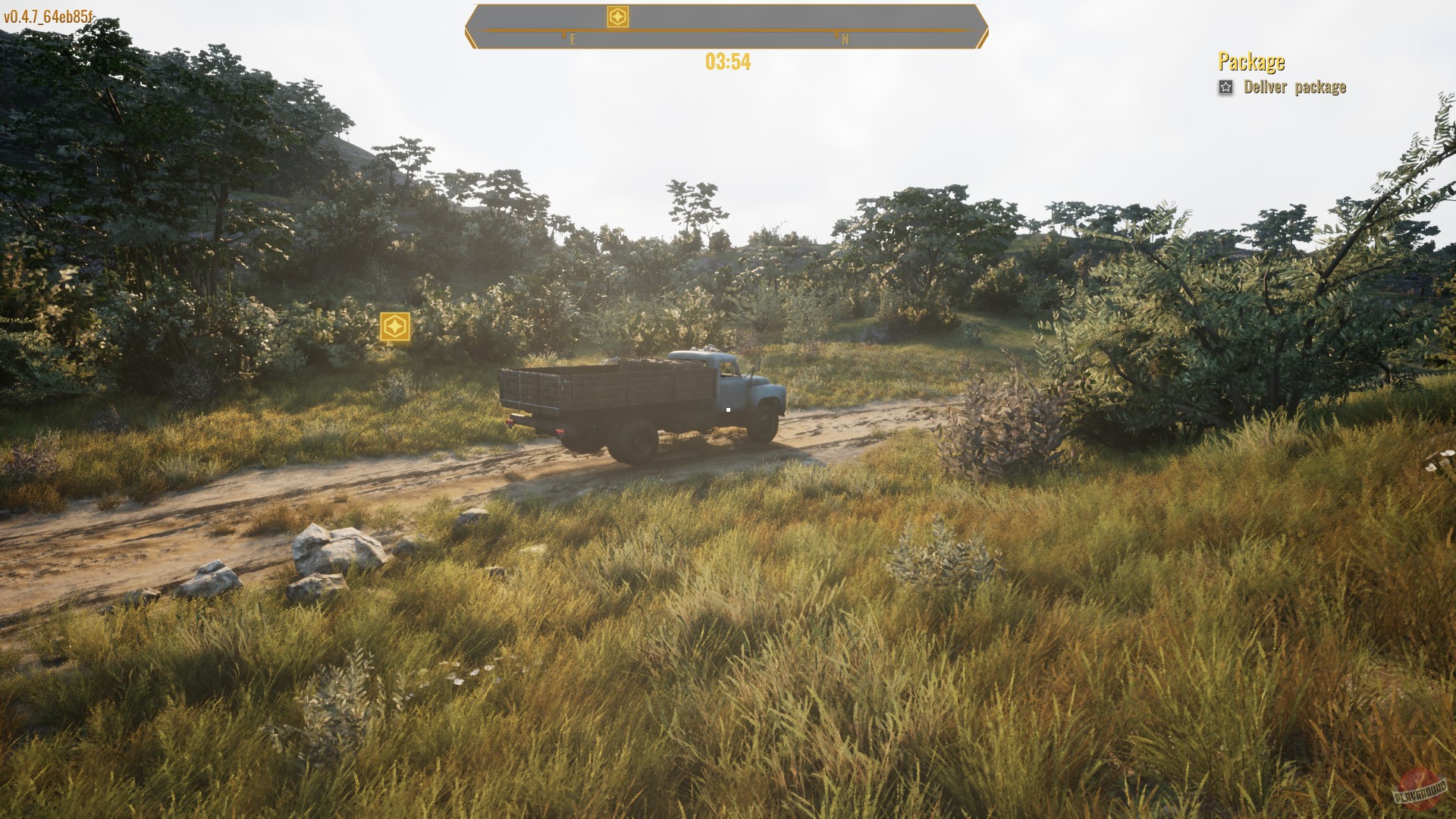Image resolution: width=1456 pixels, height=819 pixels.
Task: Expand the compass navigation bar
Action: [x=728, y=23]
